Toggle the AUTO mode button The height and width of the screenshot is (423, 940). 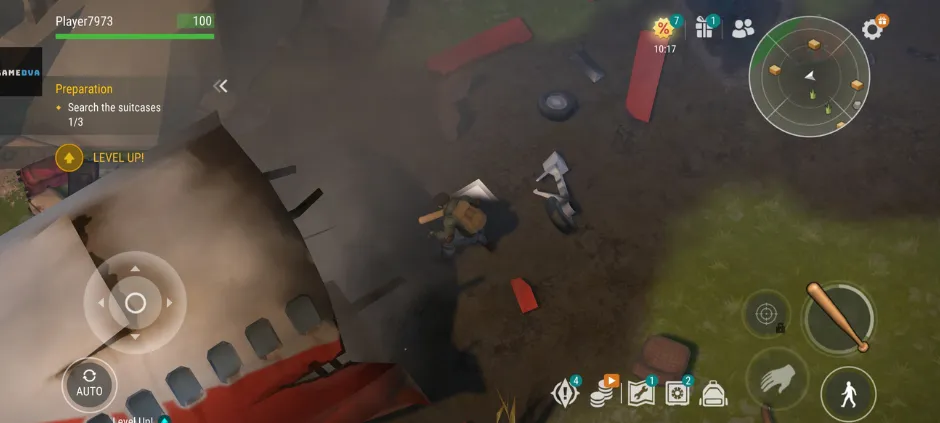click(89, 385)
